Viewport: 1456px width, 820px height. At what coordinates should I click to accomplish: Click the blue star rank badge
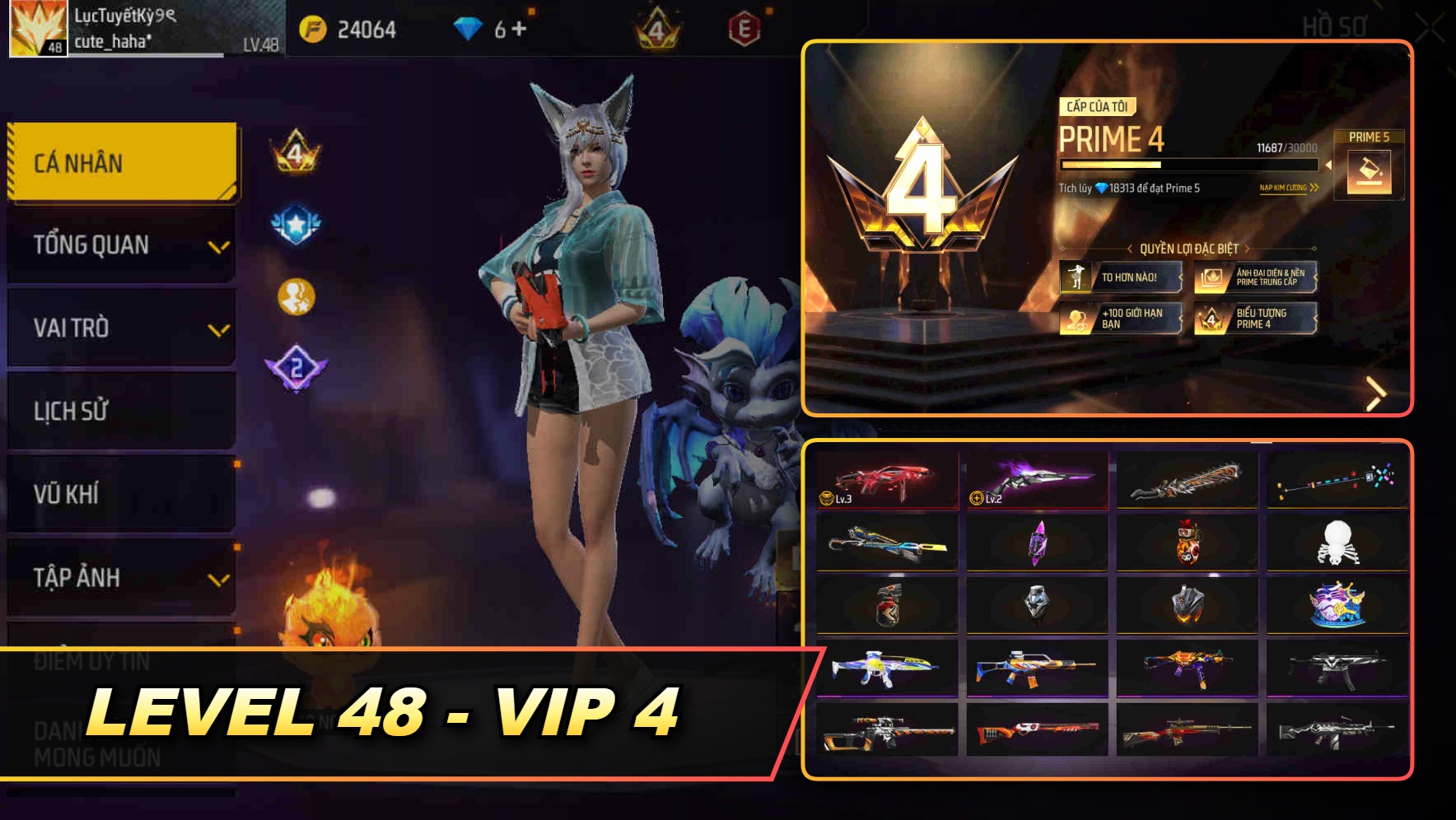click(295, 221)
